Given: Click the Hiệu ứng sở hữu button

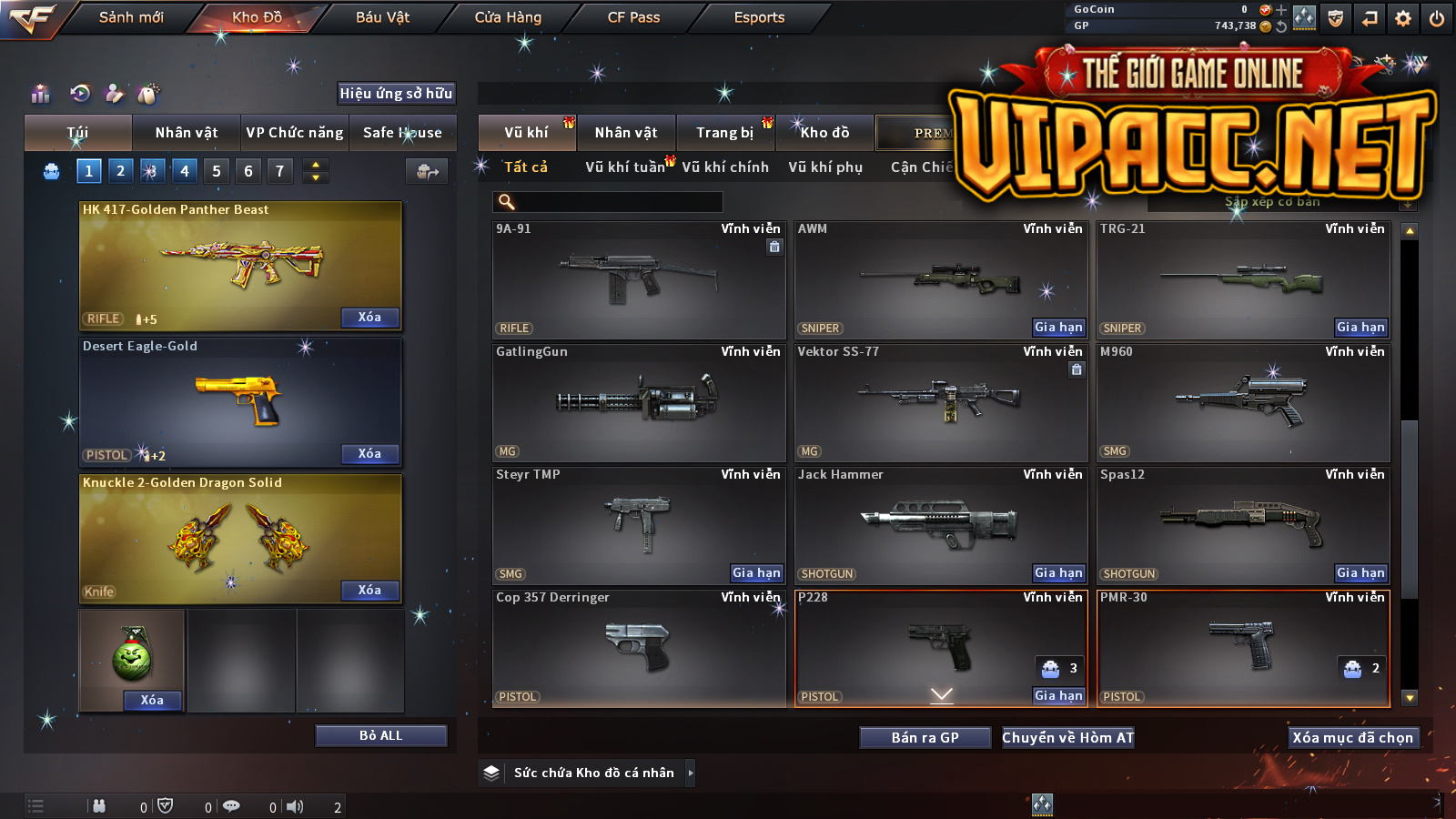Looking at the screenshot, I should click(396, 94).
